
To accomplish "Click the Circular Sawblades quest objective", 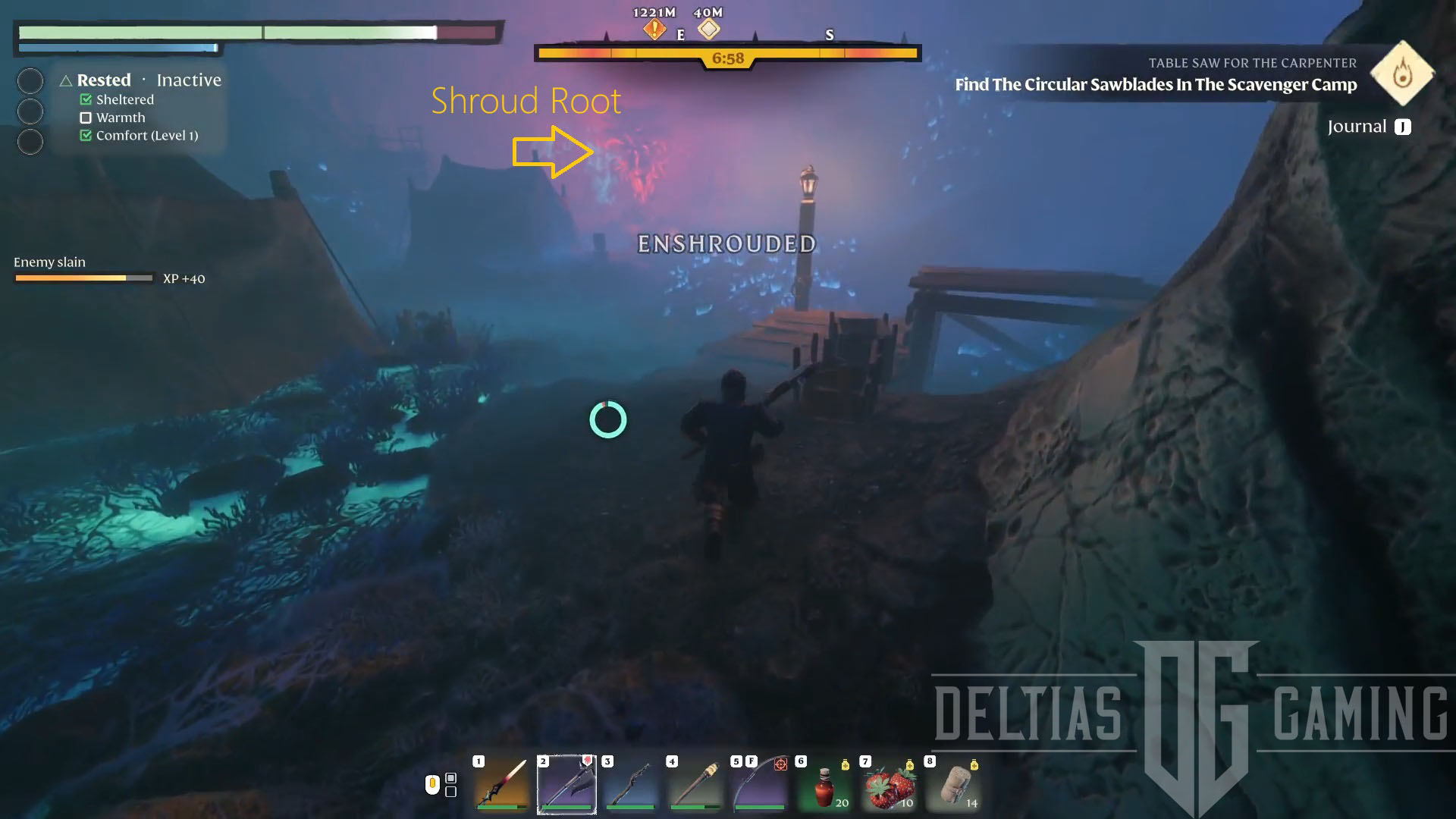I will pos(1155,85).
